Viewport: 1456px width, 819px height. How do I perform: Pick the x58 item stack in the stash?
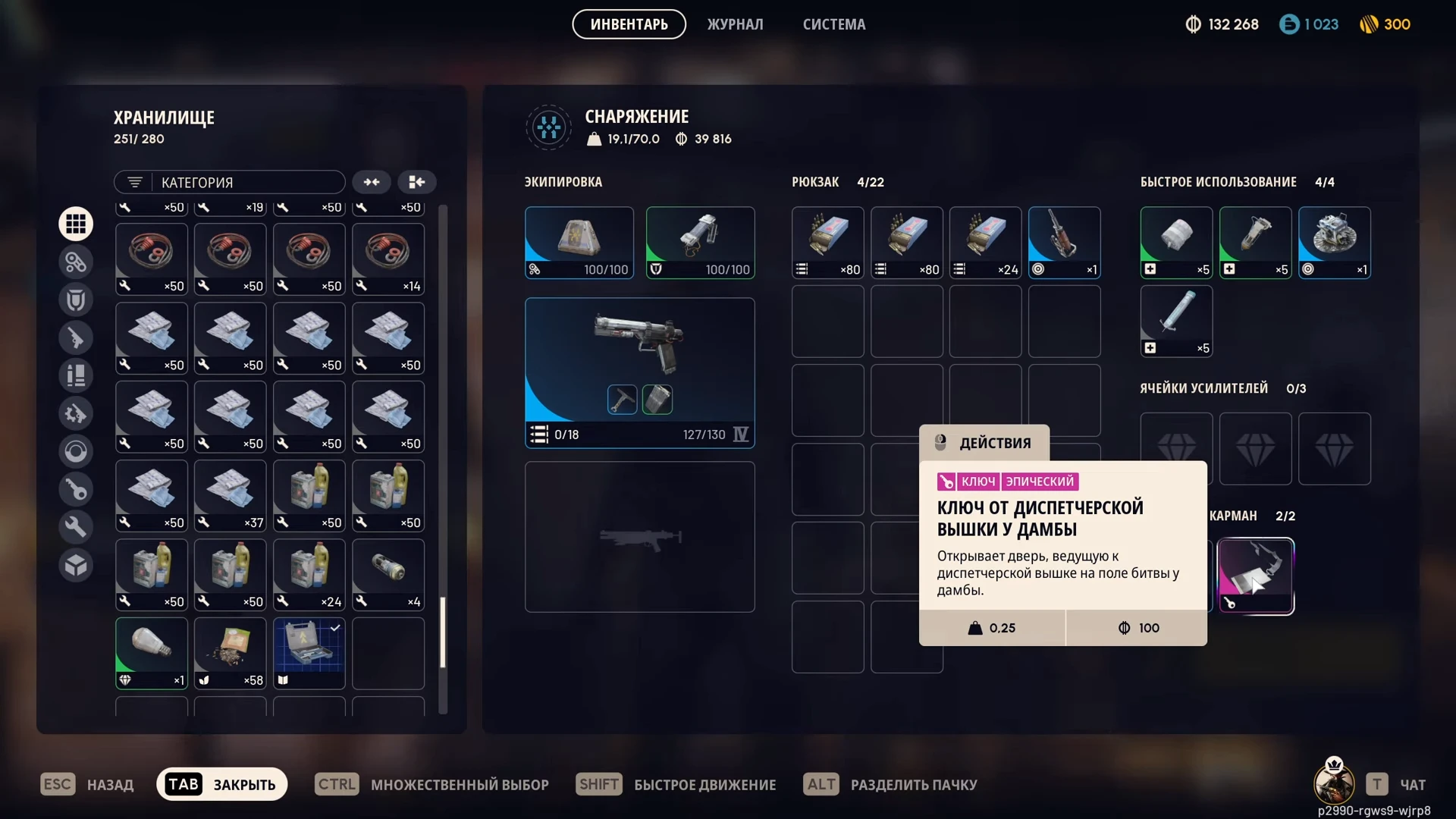coord(231,652)
